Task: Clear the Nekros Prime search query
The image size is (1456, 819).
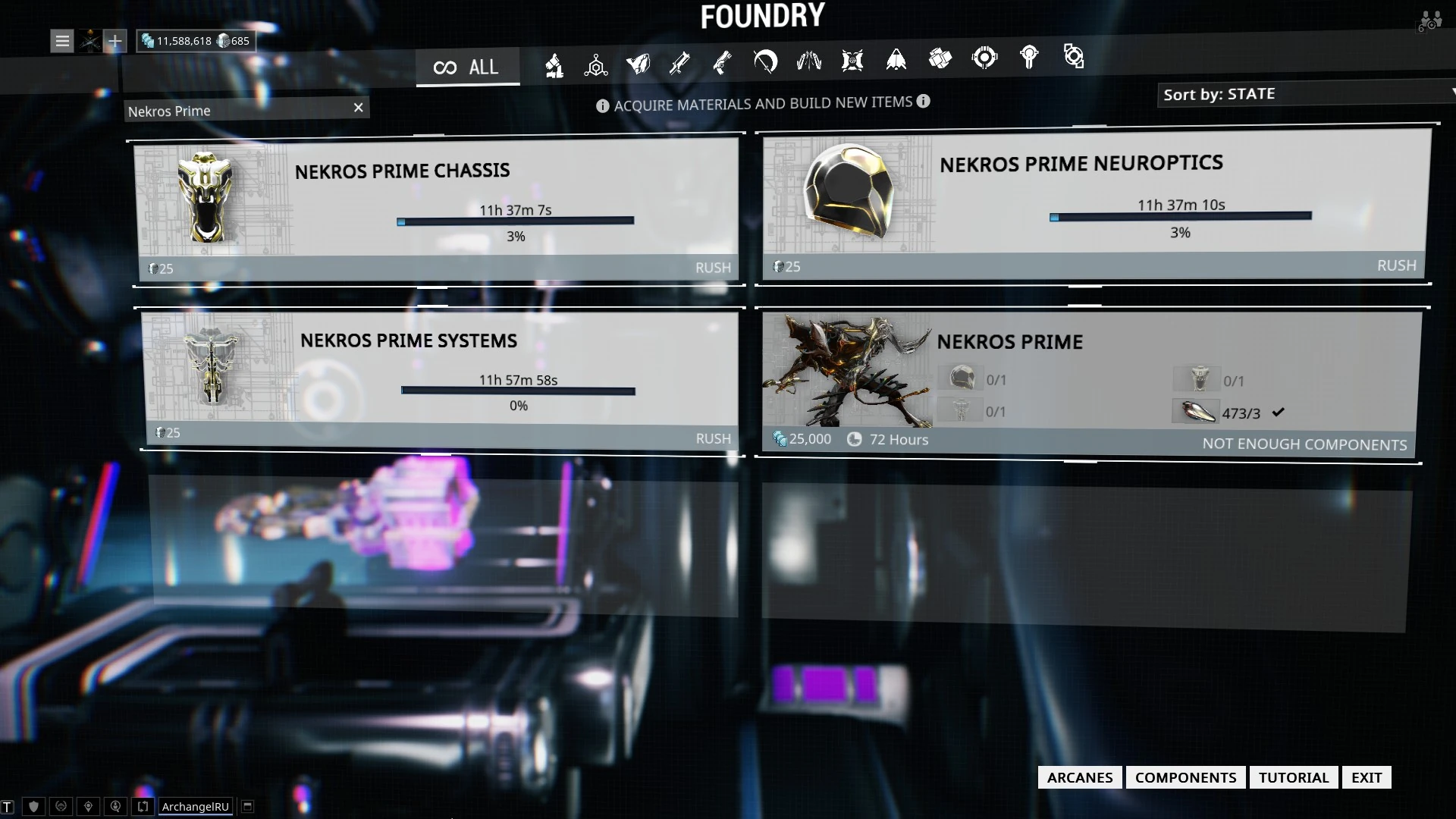Action: (x=358, y=108)
